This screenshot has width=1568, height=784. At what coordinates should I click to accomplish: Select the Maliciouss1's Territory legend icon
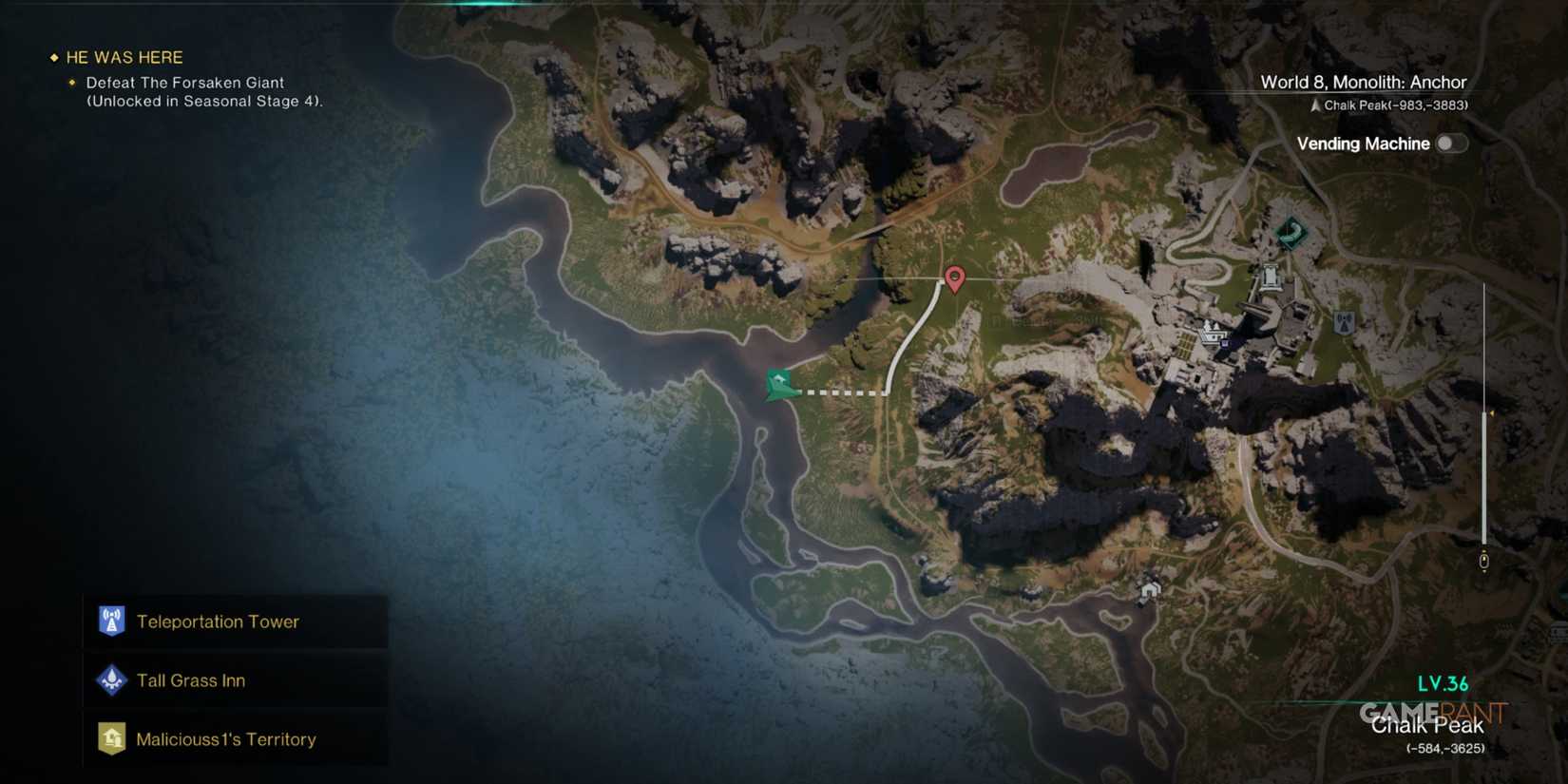(111, 738)
